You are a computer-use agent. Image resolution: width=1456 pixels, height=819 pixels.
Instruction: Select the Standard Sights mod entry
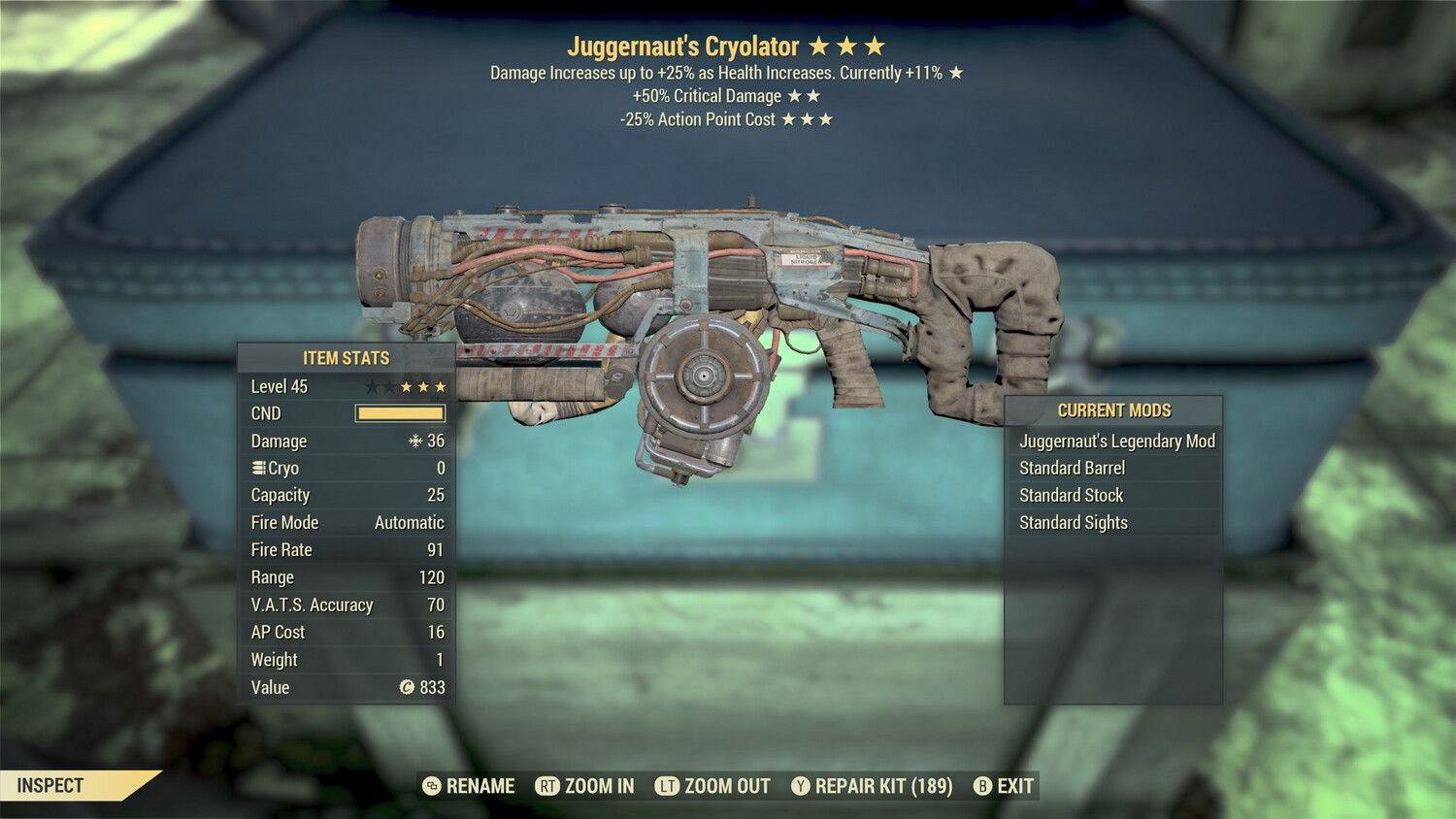pos(1073,522)
